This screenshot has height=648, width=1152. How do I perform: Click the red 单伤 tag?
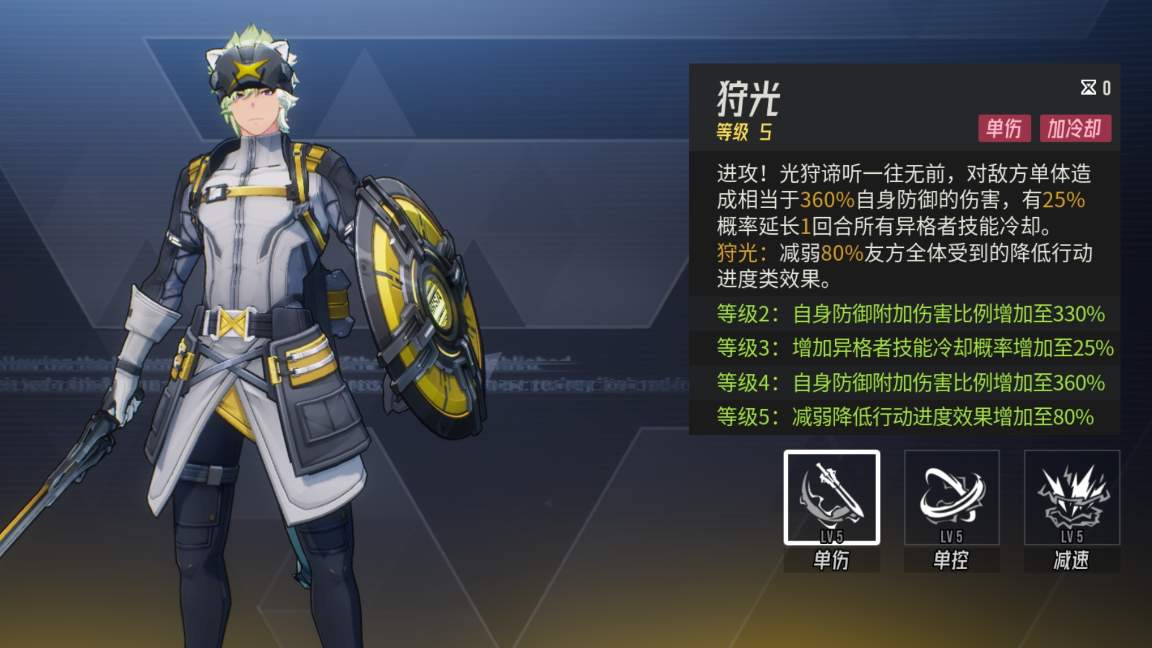pos(1003,128)
